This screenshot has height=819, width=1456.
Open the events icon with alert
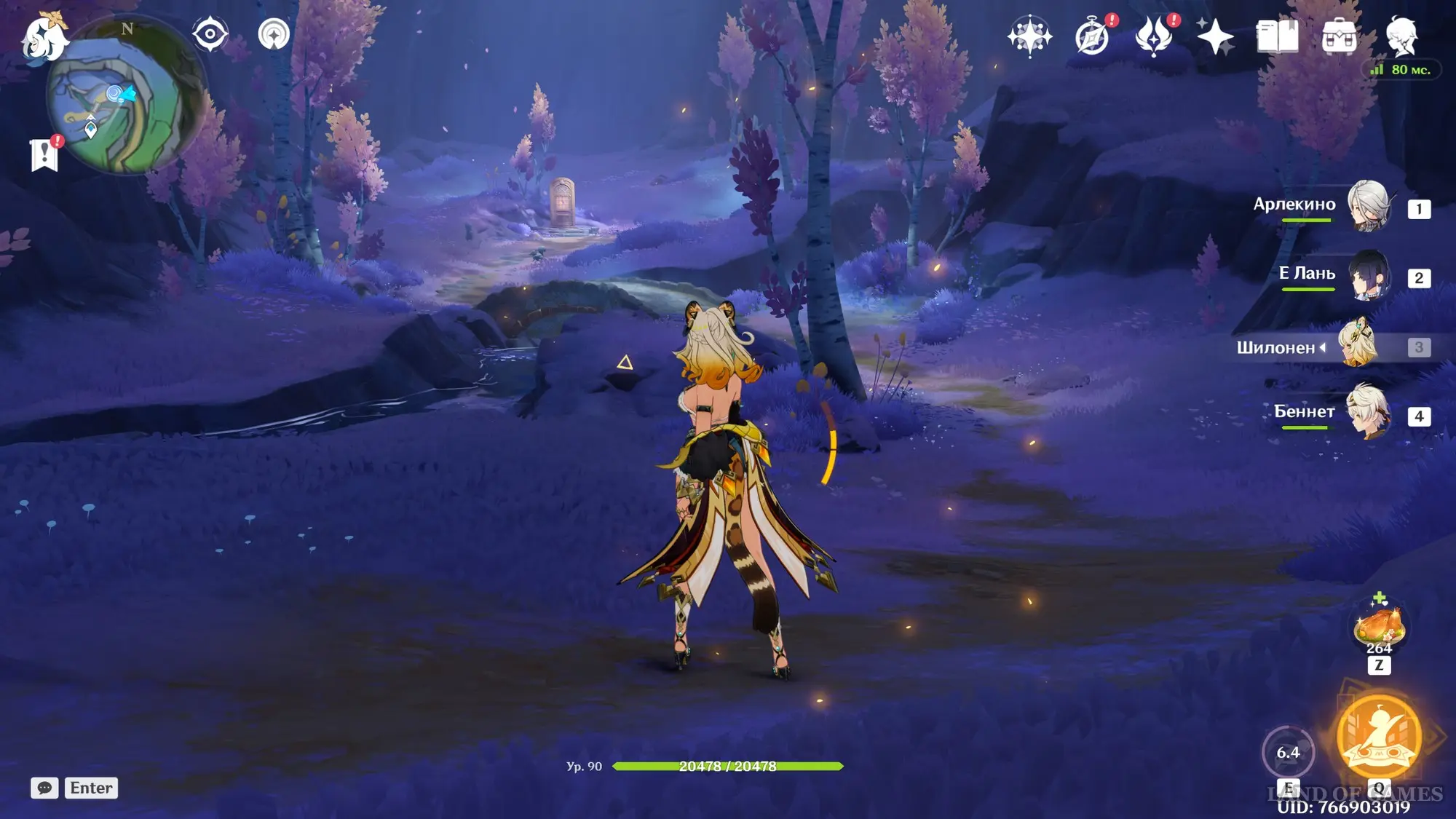coord(1154,36)
